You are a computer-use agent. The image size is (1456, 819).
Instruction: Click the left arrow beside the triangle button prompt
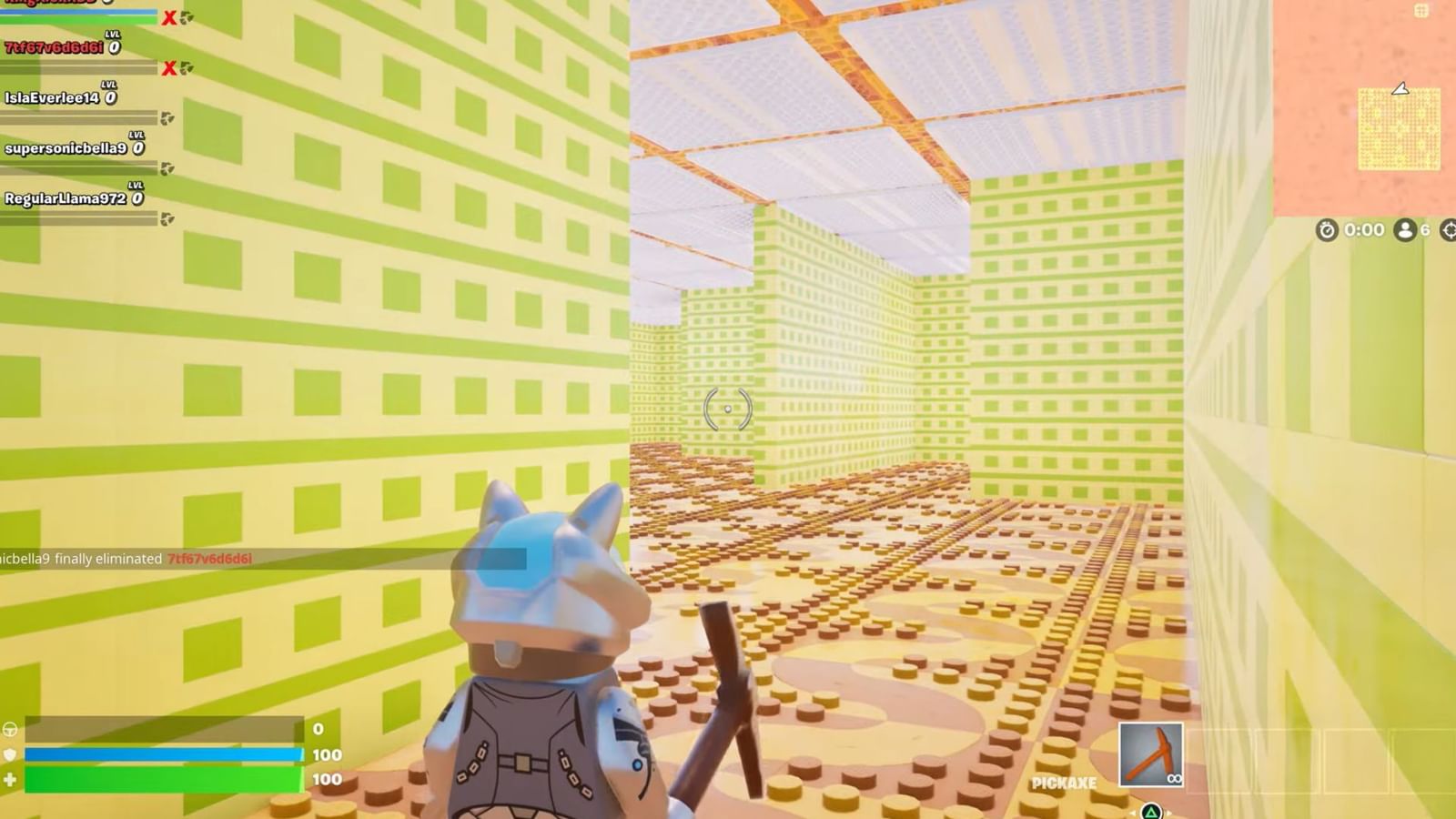1133,811
